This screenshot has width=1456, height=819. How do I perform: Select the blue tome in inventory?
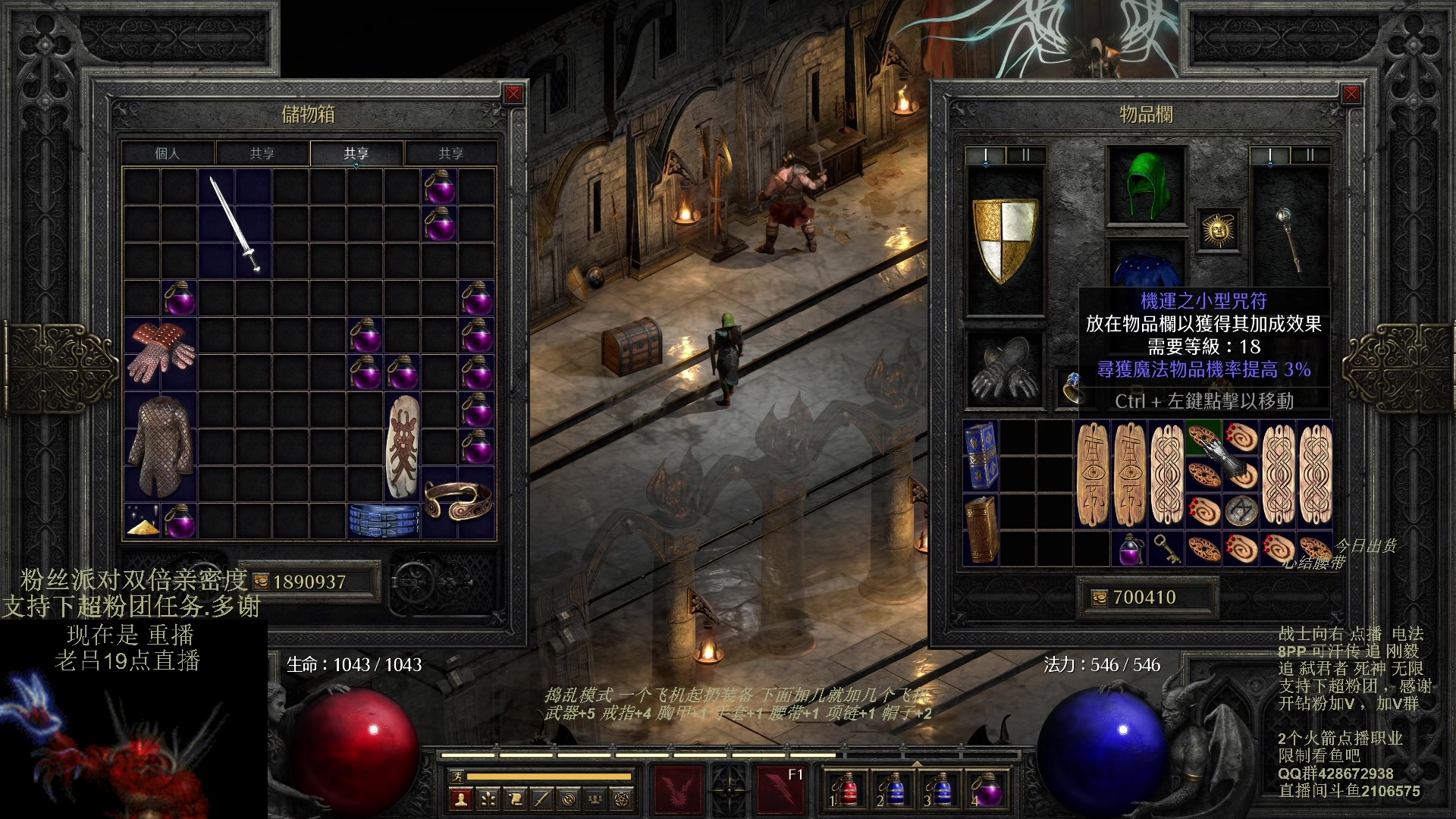981,455
